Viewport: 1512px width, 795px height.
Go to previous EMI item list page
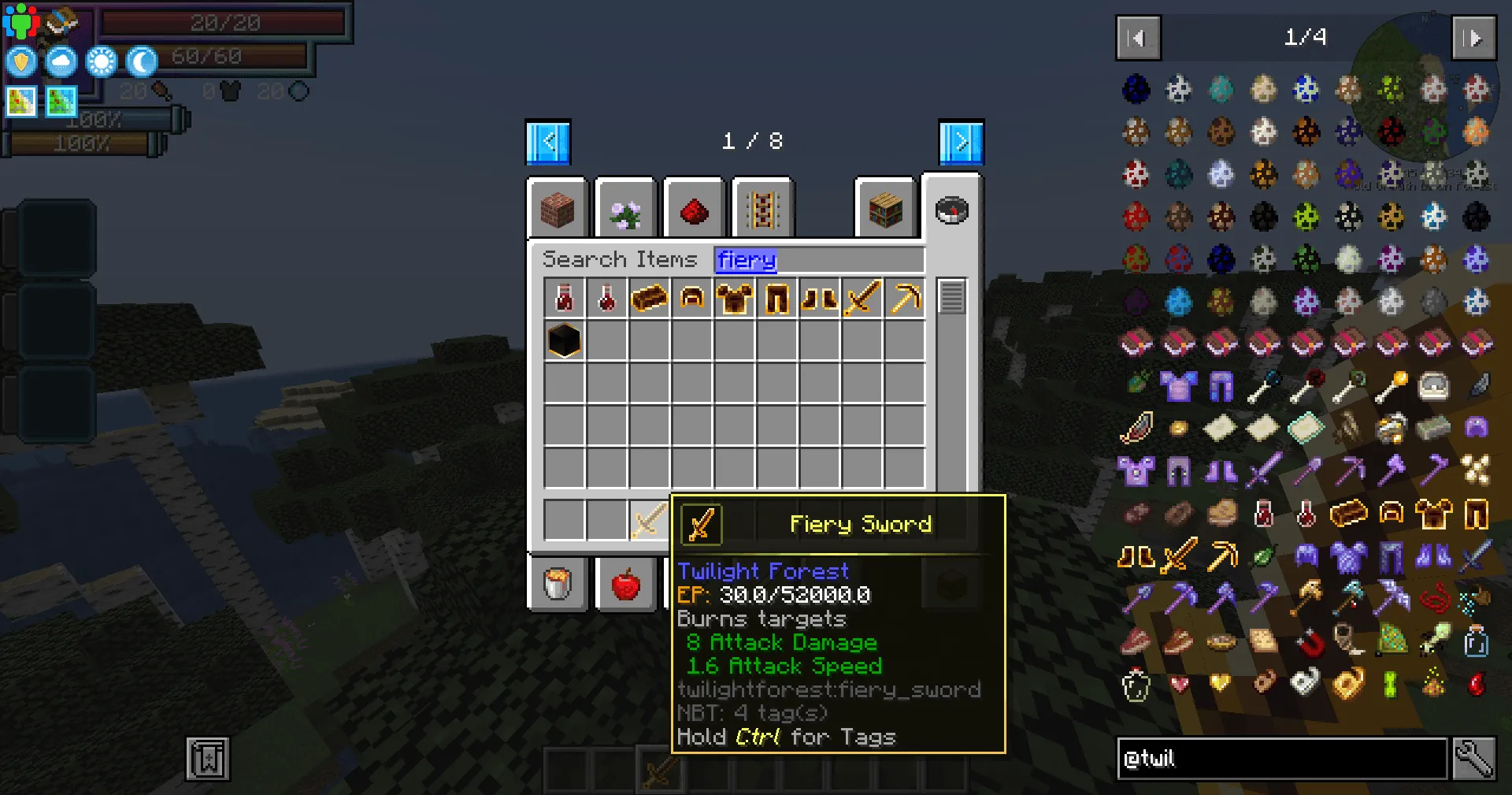(1137, 37)
